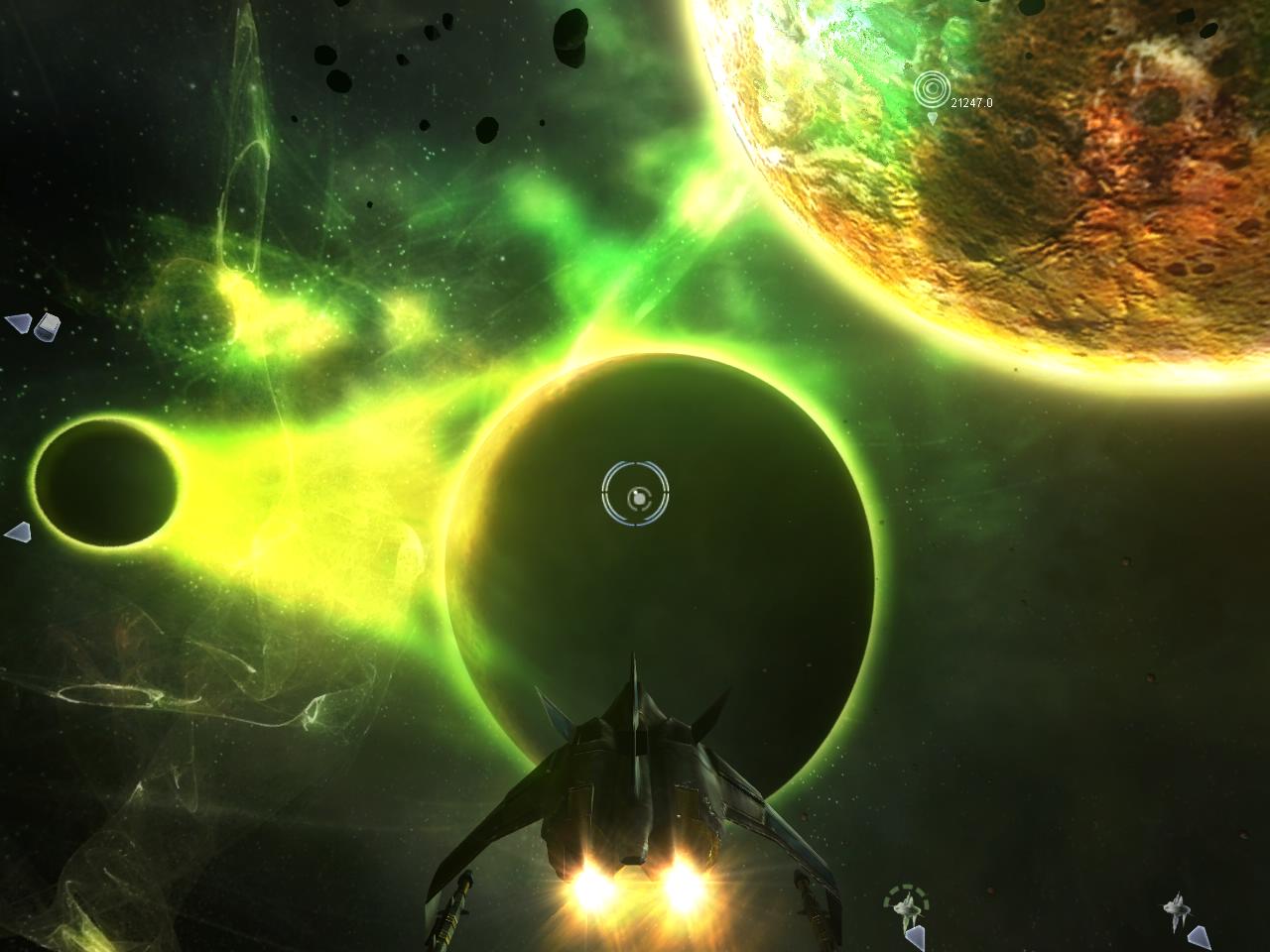
Task: Select the circular targeting reticle at screen center
Action: point(636,493)
